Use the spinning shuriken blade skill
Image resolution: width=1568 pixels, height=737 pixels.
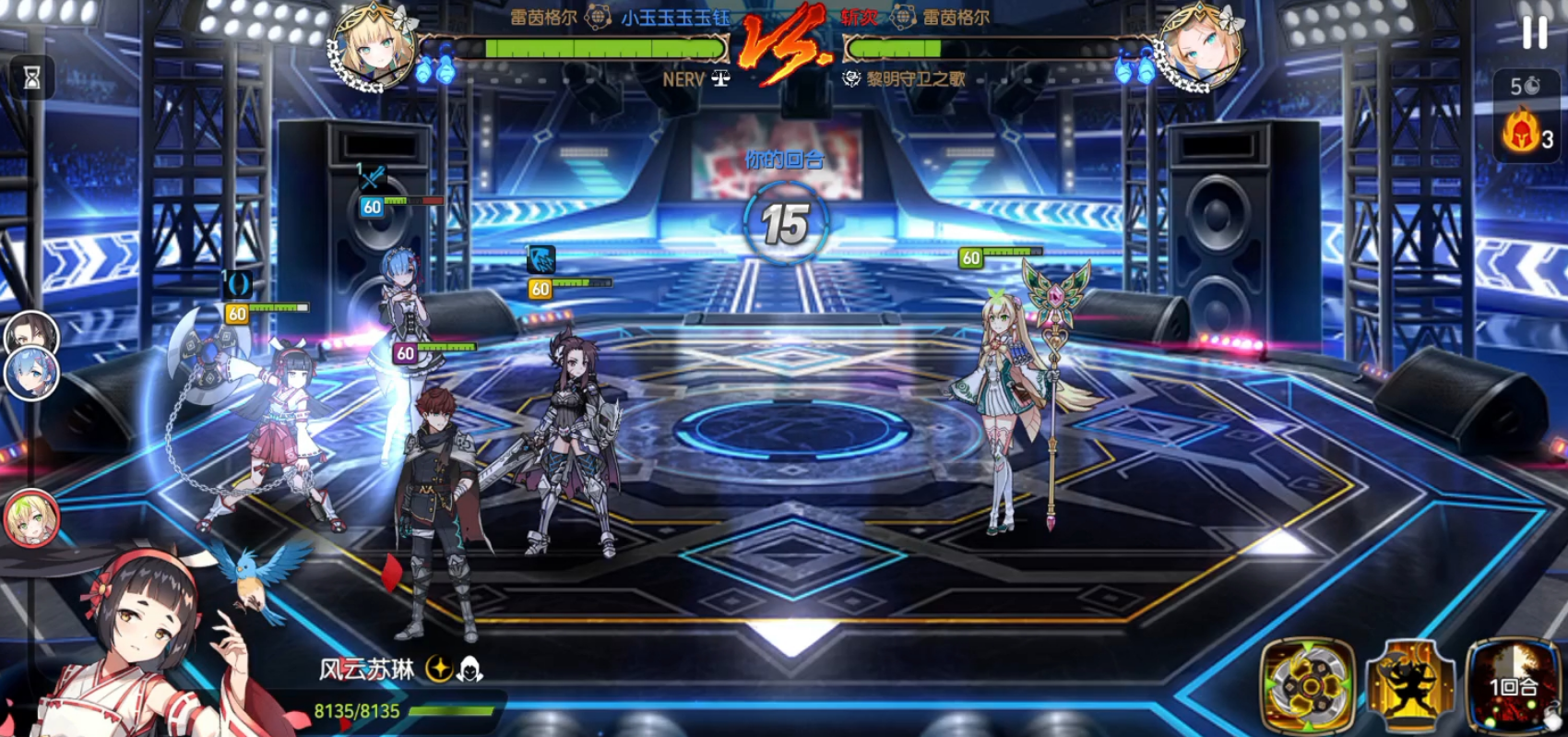tap(1307, 684)
